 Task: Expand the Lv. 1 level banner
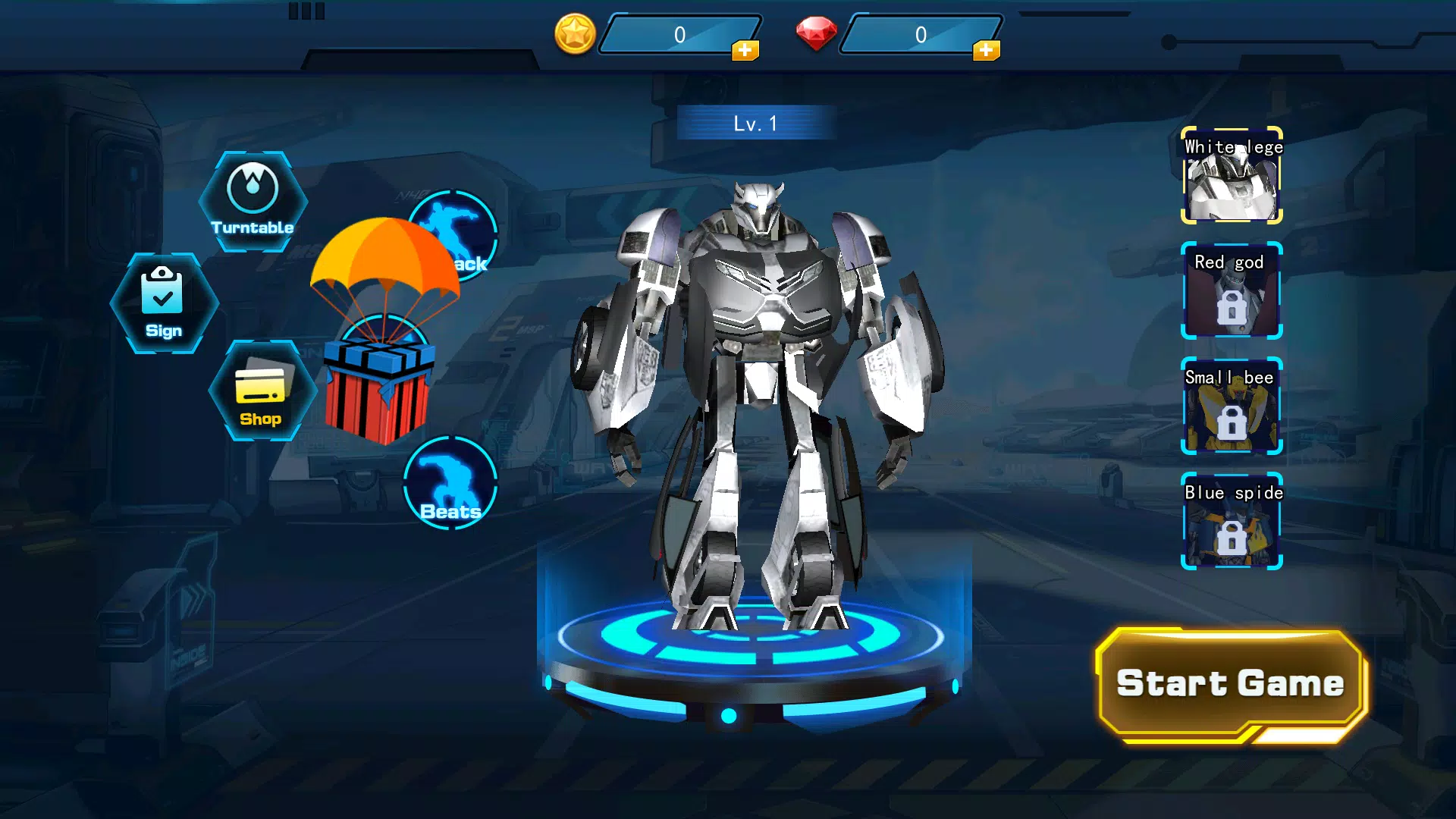[753, 121]
